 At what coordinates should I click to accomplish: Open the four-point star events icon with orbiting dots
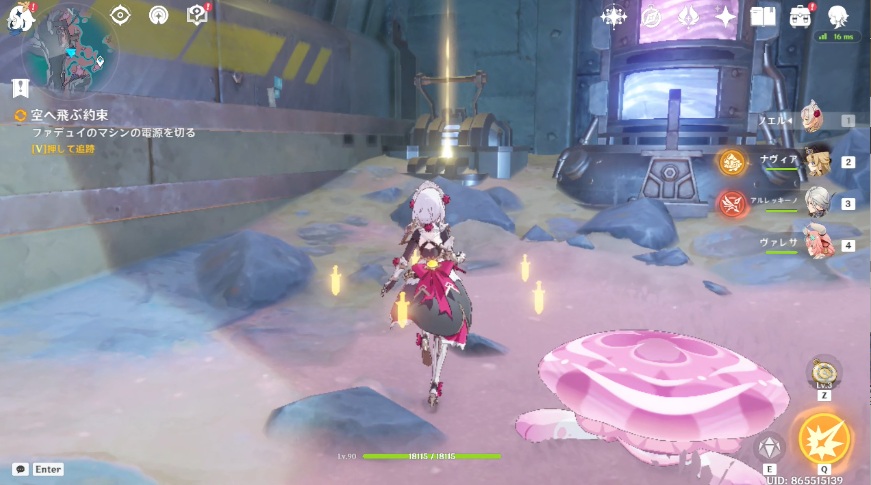coord(612,16)
